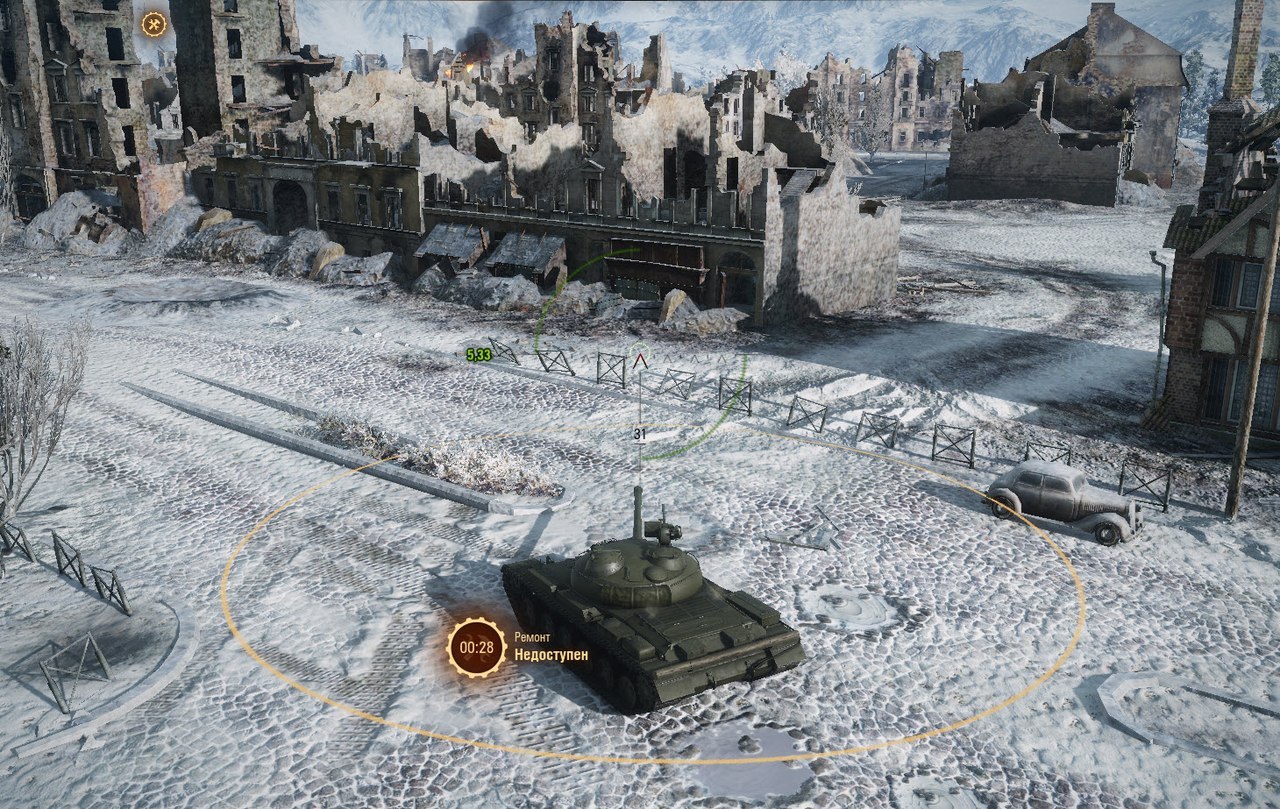Select the orange gear Ремонт indicator

[x=477, y=647]
